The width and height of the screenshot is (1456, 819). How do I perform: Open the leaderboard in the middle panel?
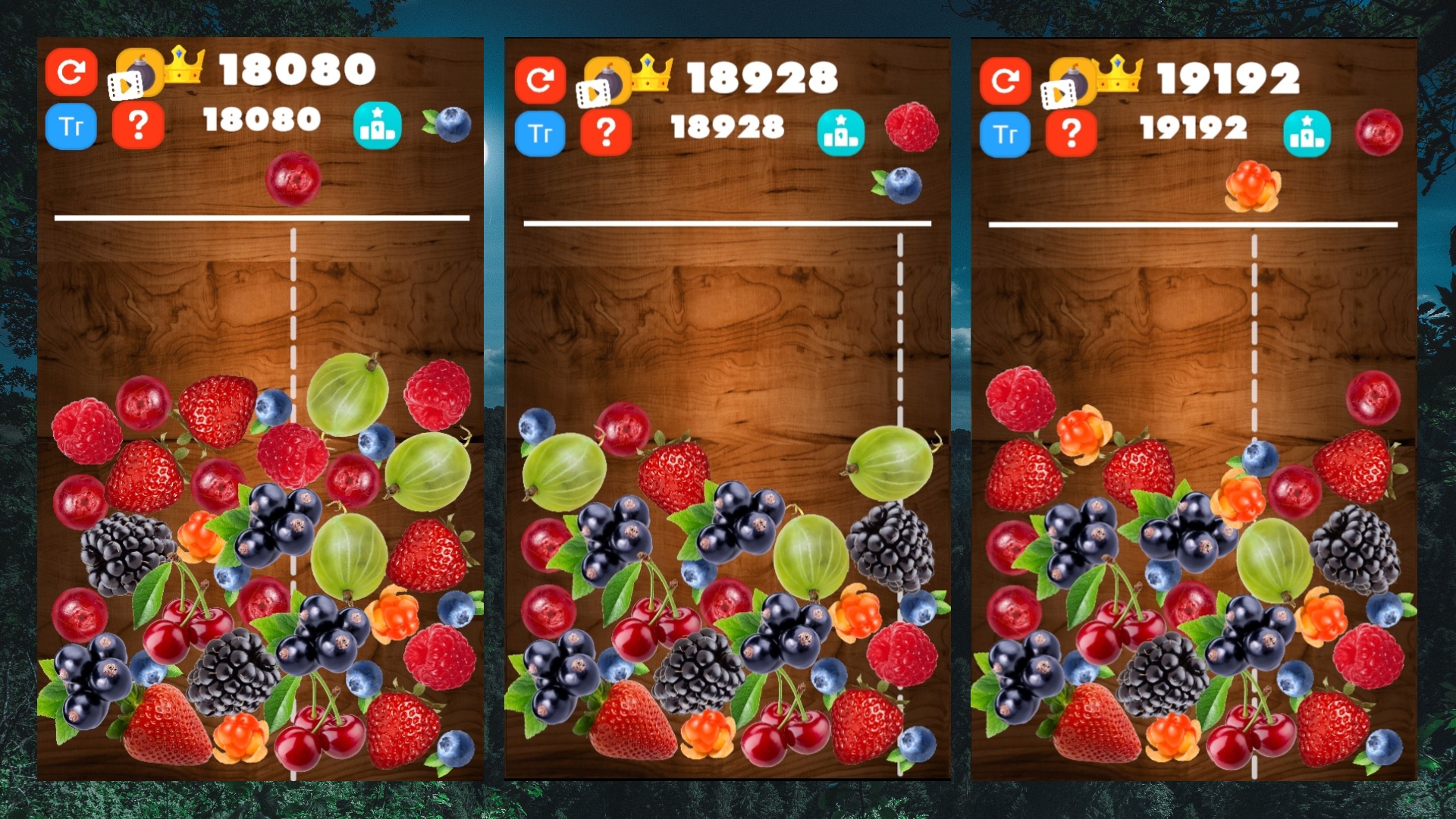click(839, 131)
